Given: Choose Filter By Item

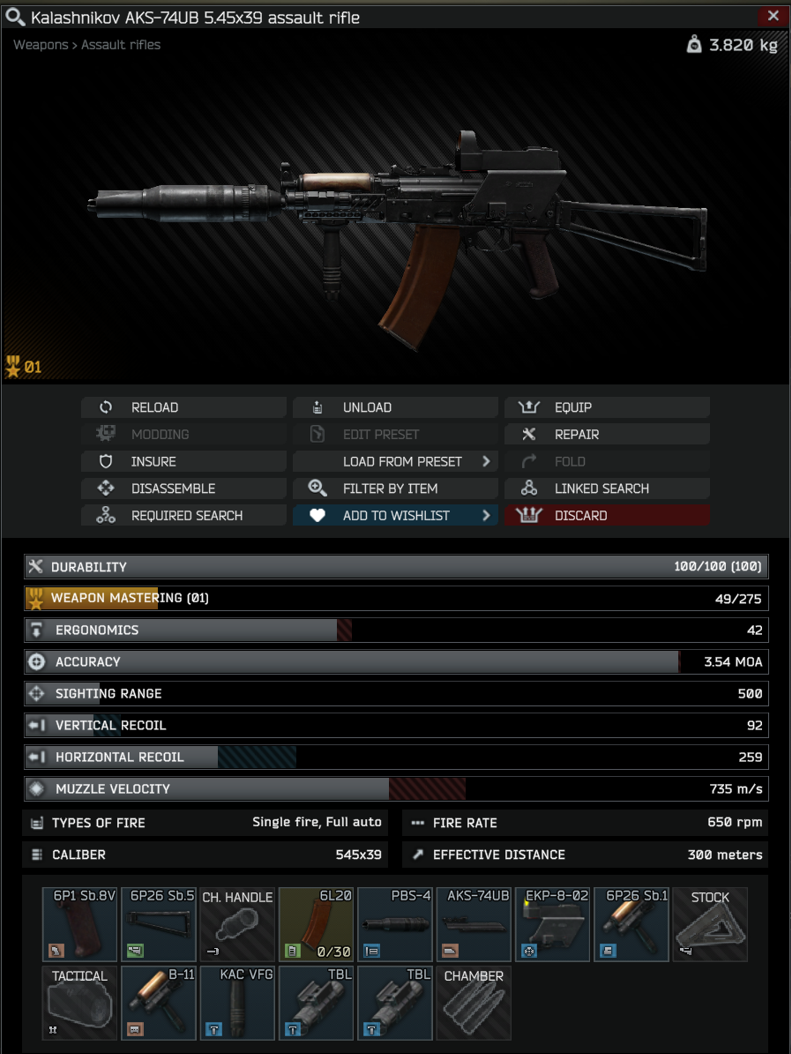Looking at the screenshot, I should 395,489.
